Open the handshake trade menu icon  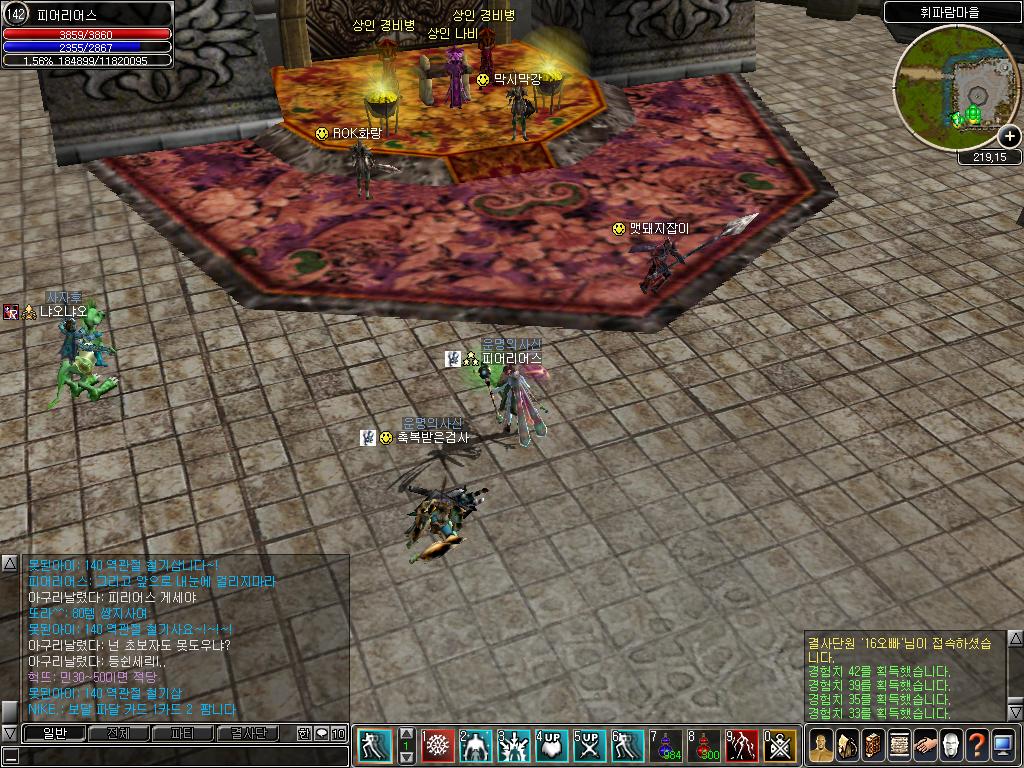click(x=925, y=746)
